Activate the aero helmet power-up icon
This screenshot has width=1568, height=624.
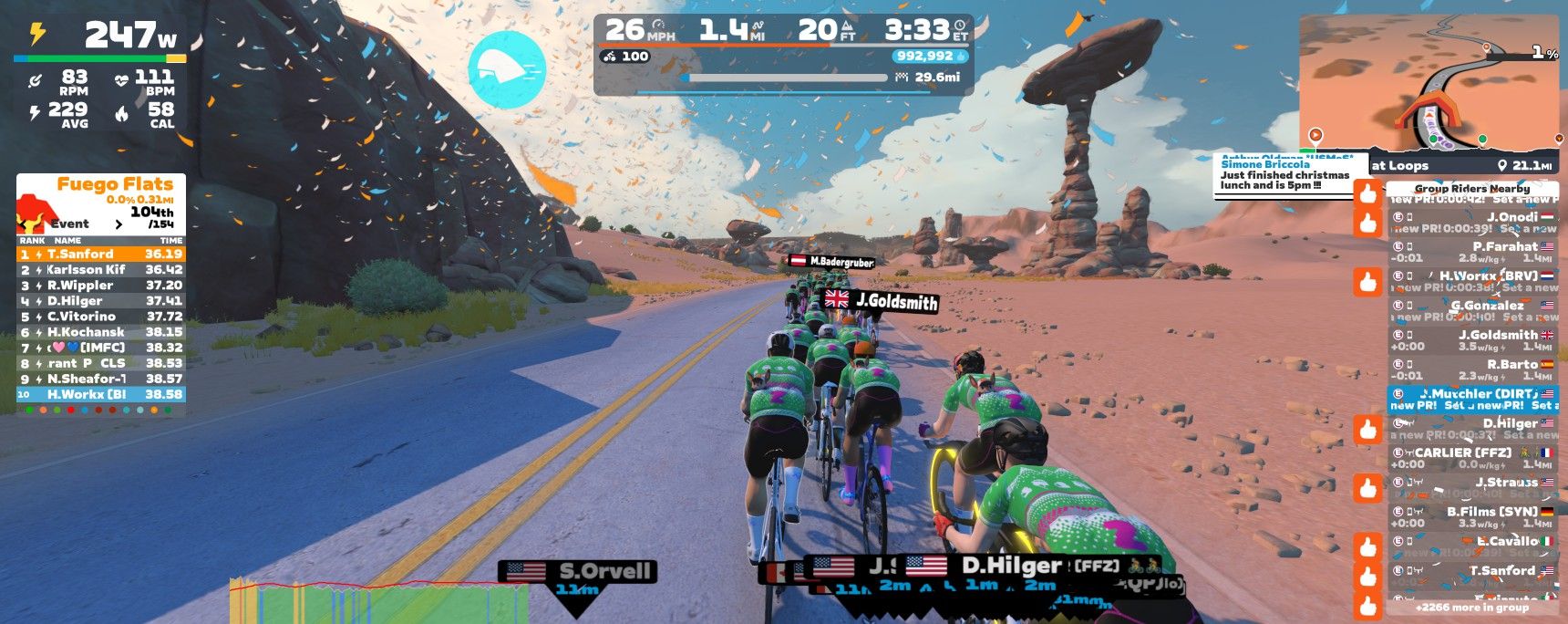tap(507, 69)
